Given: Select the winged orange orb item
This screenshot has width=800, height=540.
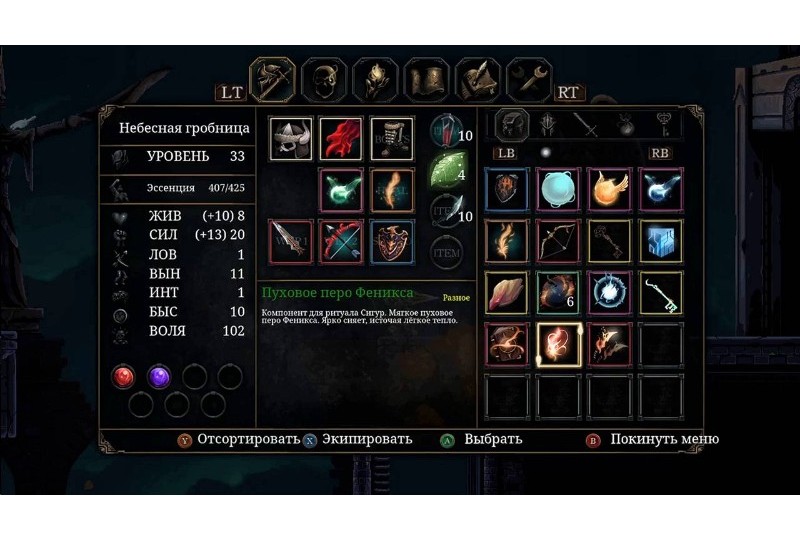Looking at the screenshot, I should pos(610,189).
